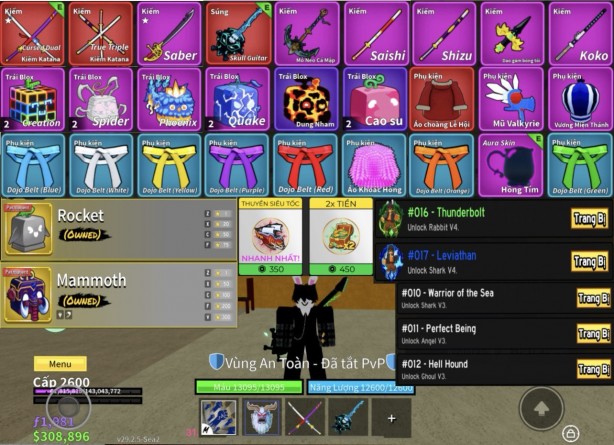The image size is (614, 445).
Task: Select the Hồng Tím aura skin
Action: click(512, 165)
